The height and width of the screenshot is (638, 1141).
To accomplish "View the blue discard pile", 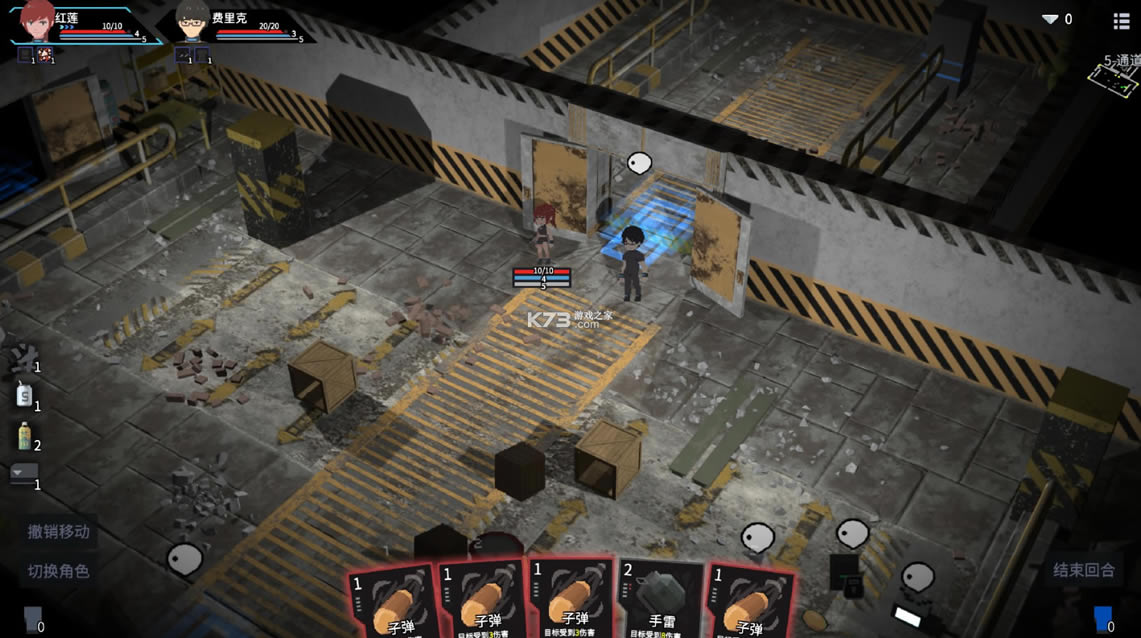I will [1103, 617].
